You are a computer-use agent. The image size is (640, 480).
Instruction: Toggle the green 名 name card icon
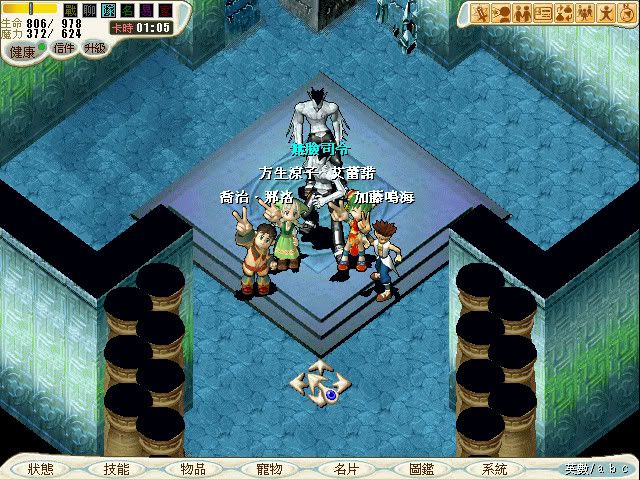pyautogui.click(x=125, y=9)
